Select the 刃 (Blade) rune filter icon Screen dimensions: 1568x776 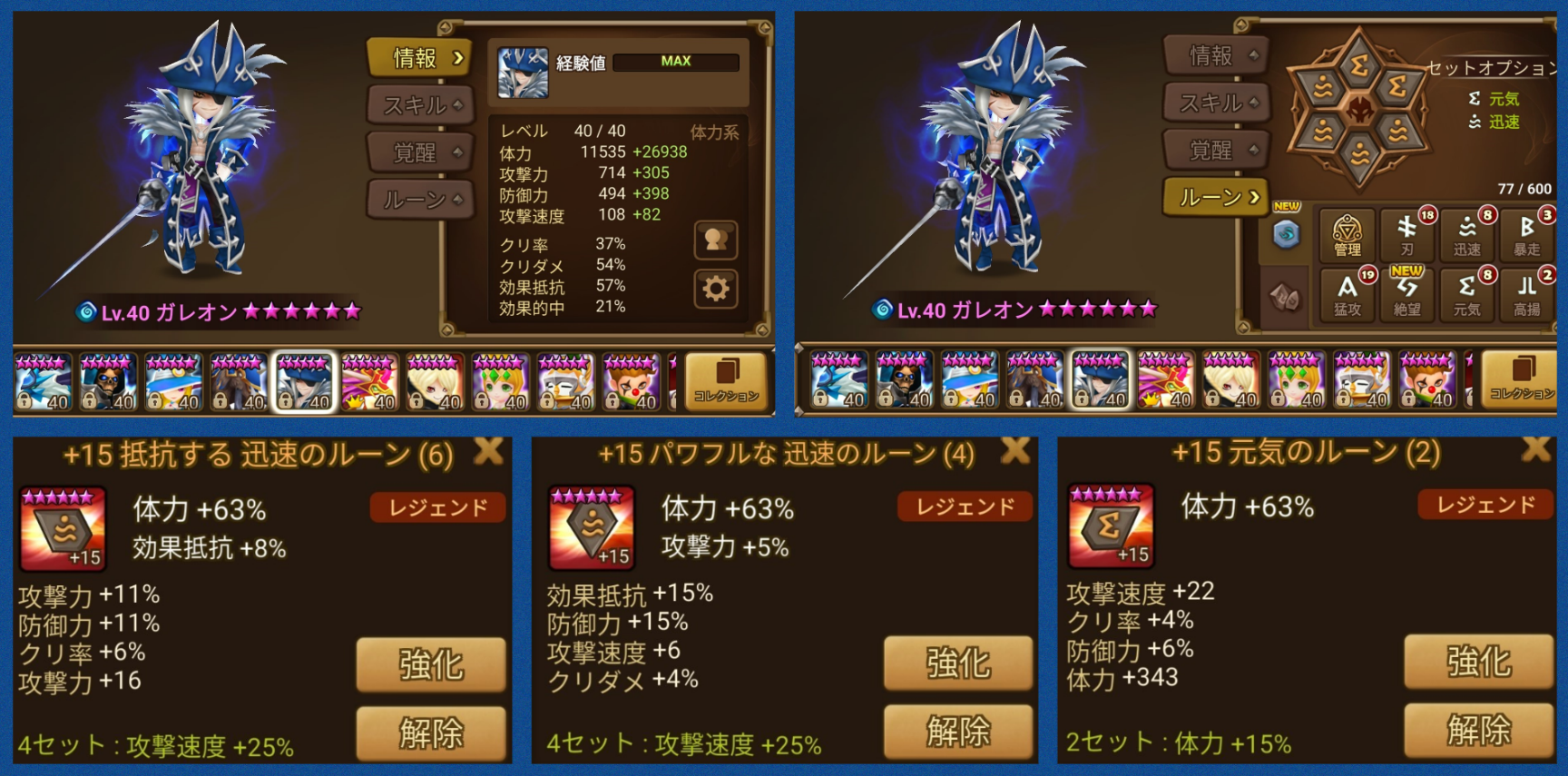click(x=1406, y=234)
